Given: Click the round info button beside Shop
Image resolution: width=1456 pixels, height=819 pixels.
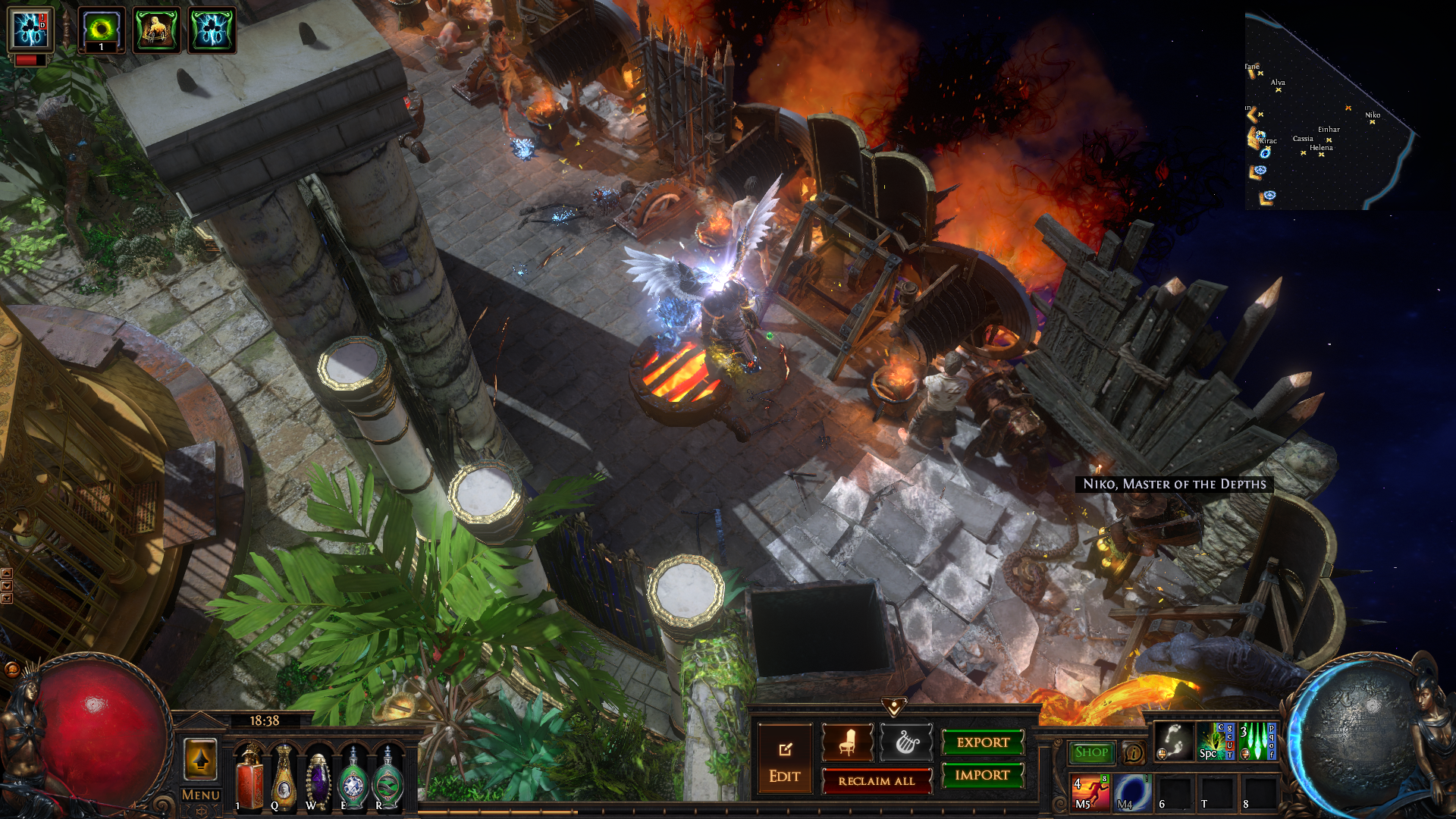Looking at the screenshot, I should [1134, 753].
